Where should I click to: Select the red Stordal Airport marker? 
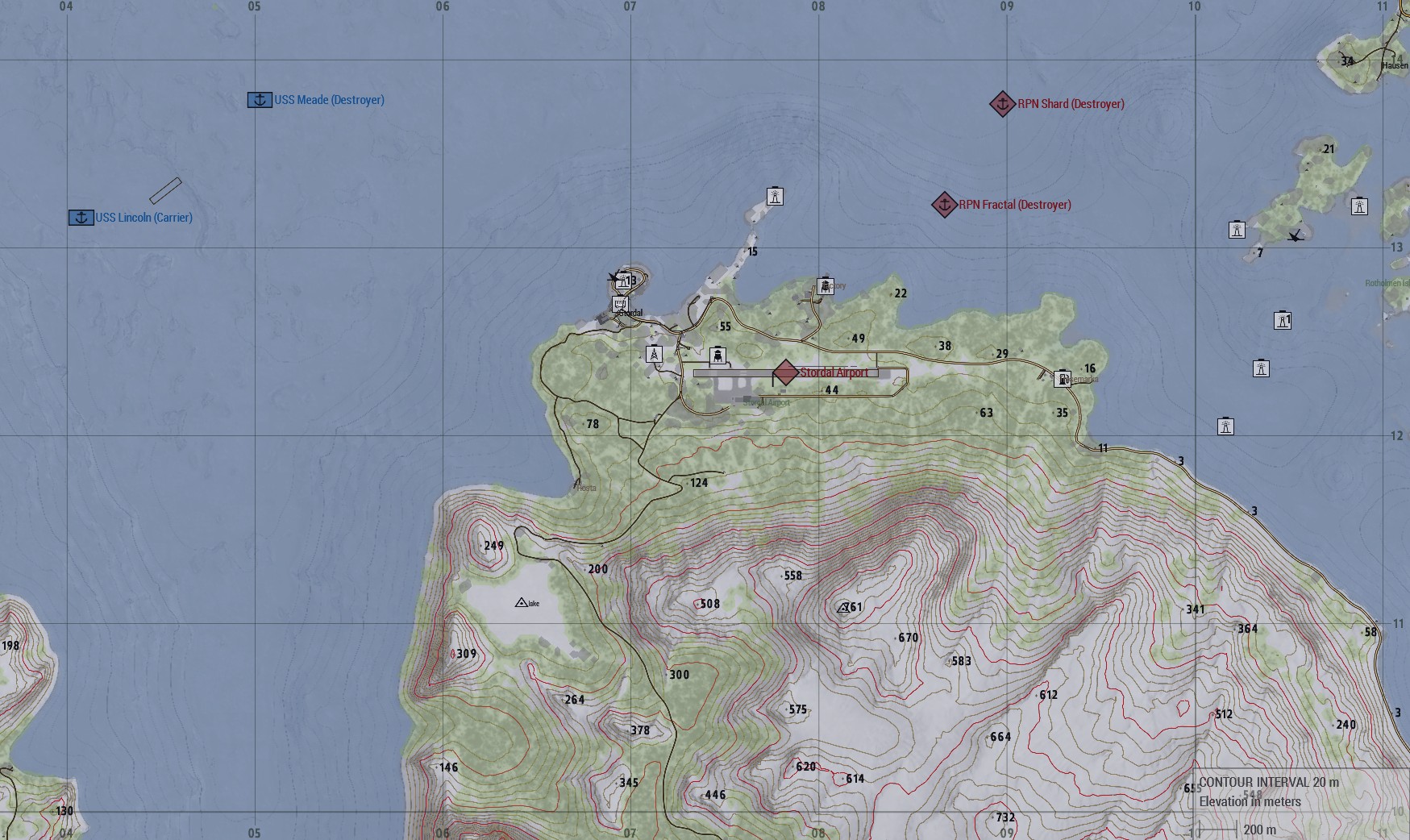tap(786, 373)
